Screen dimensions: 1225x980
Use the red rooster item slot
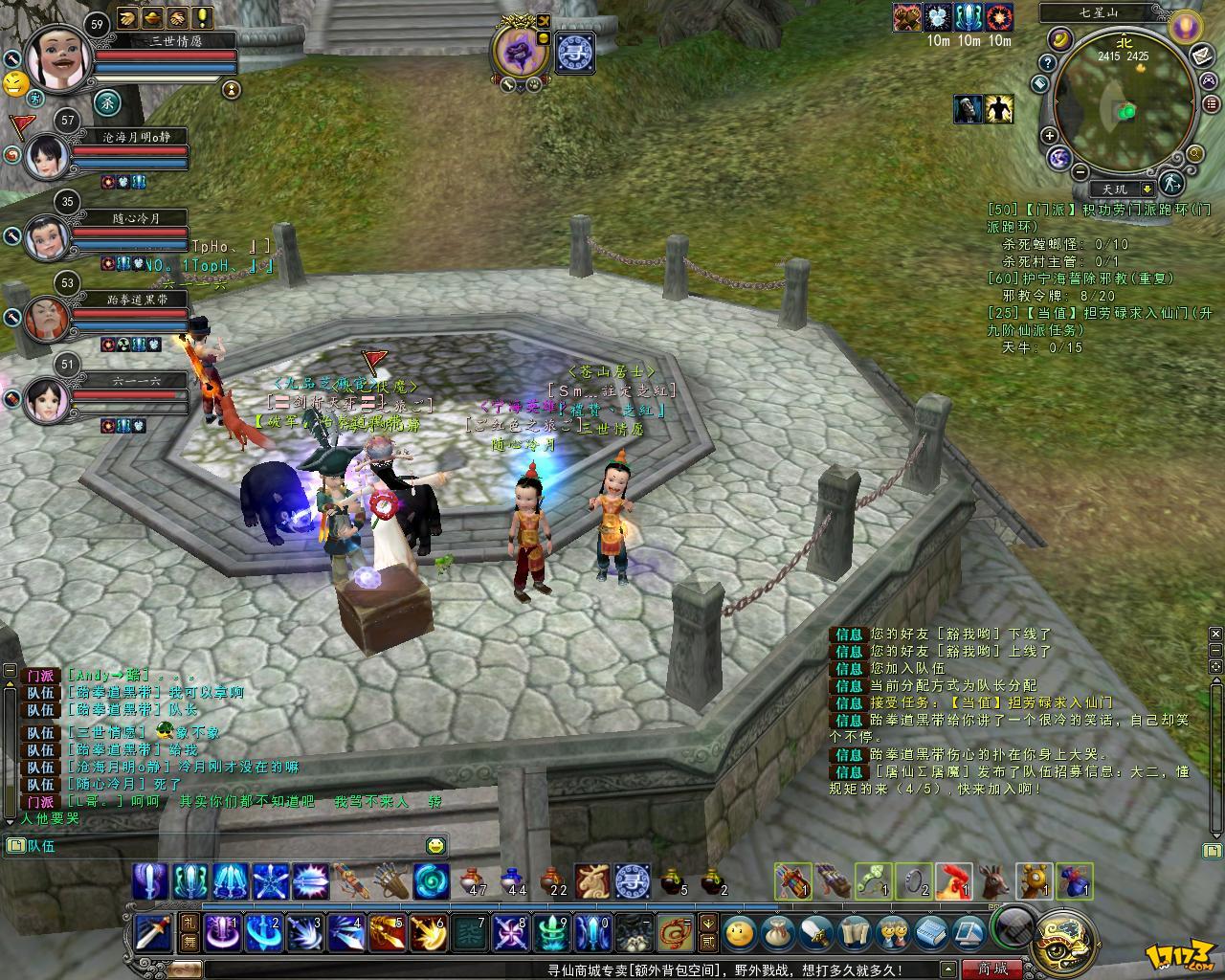[953, 880]
